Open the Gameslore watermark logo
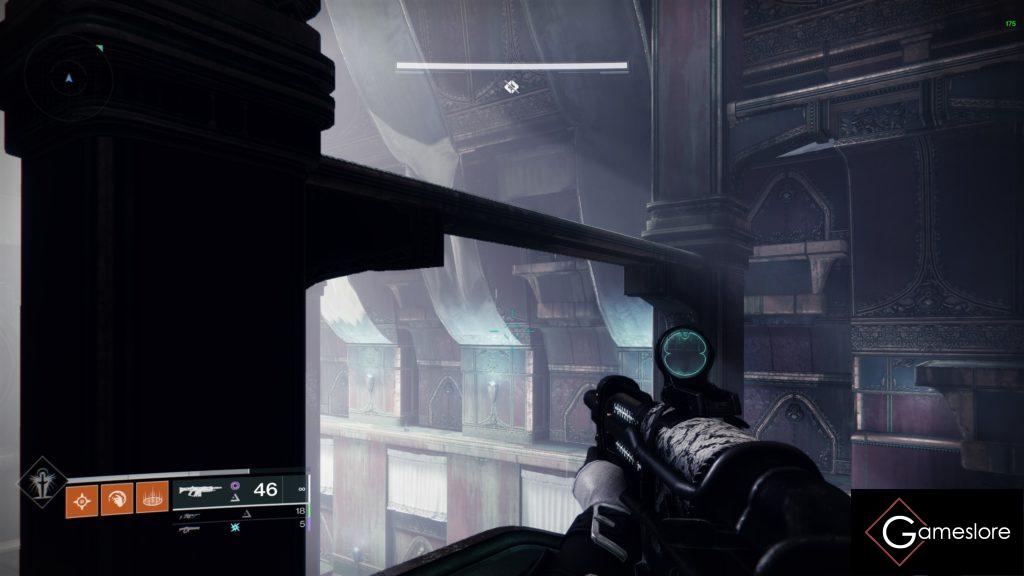Viewport: 1024px width, 576px height. [x=937, y=533]
